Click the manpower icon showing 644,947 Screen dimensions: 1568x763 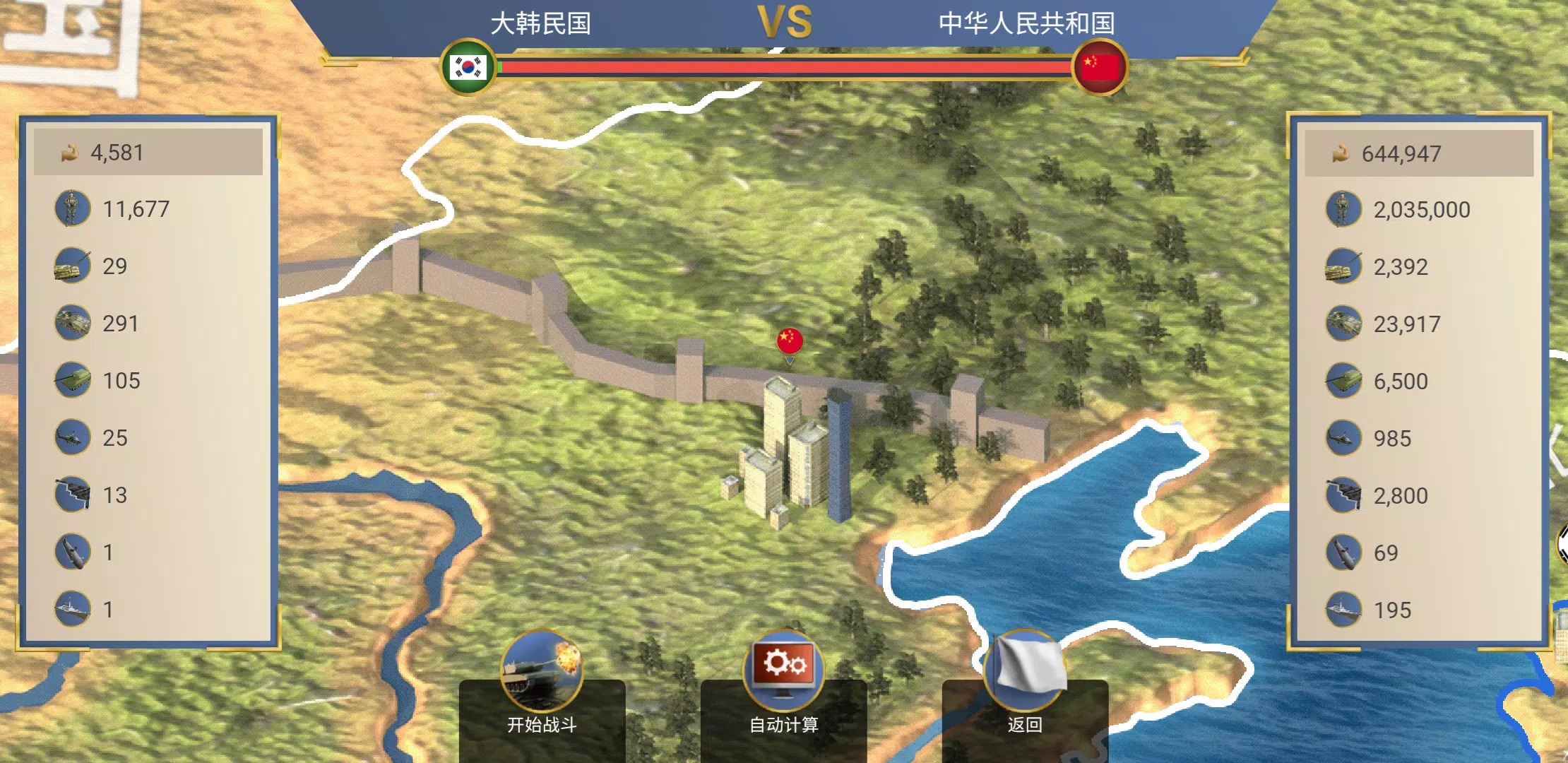tap(1341, 153)
